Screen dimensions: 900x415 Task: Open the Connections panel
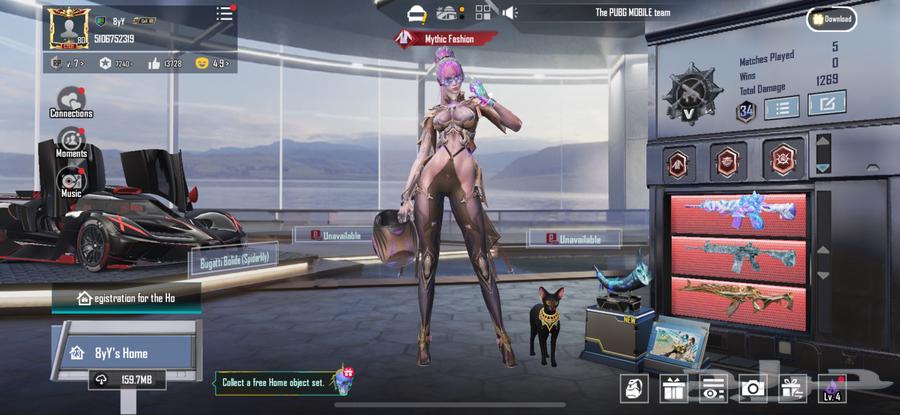click(71, 101)
